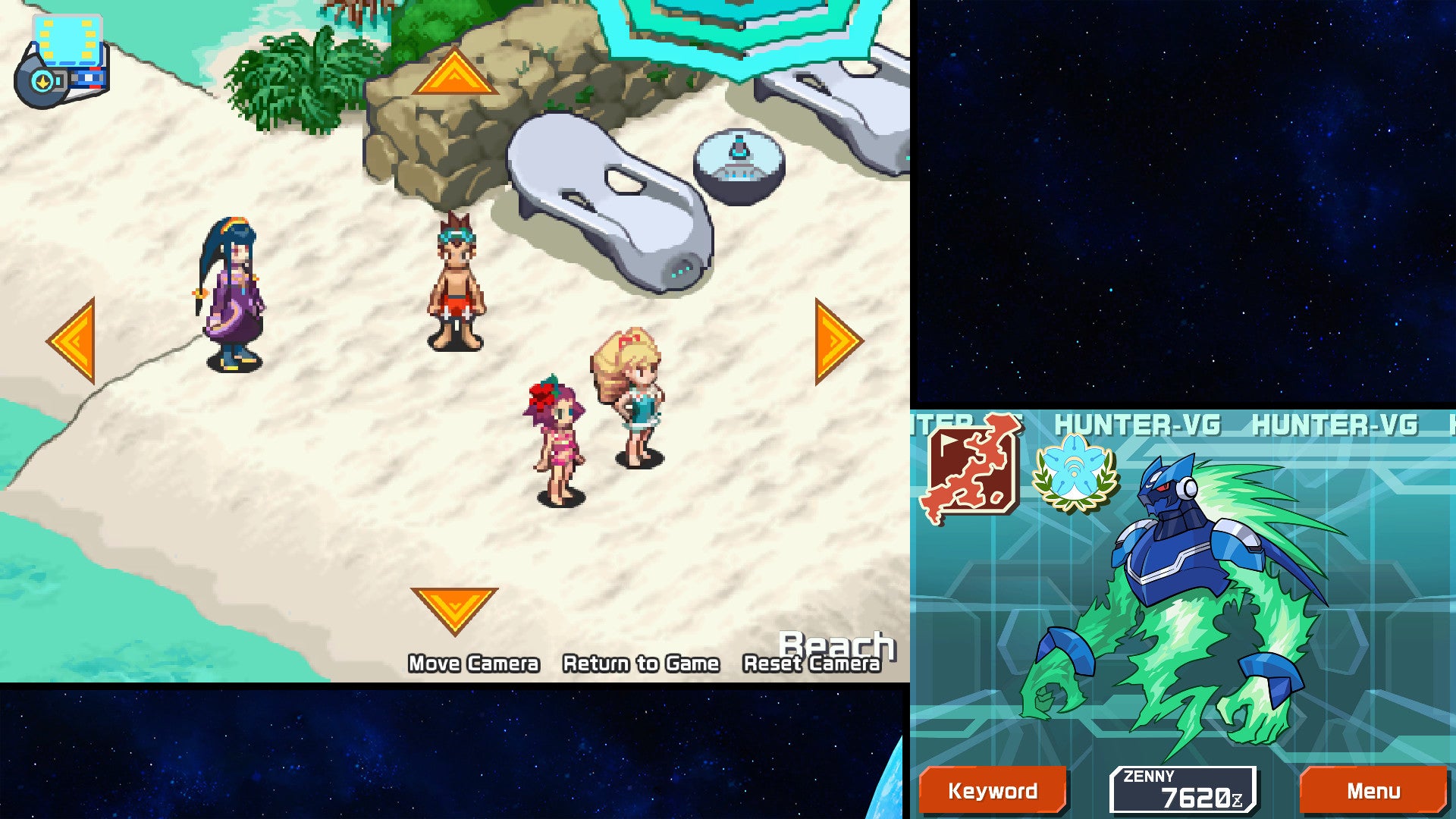Choose Reset Camera

coord(811,665)
